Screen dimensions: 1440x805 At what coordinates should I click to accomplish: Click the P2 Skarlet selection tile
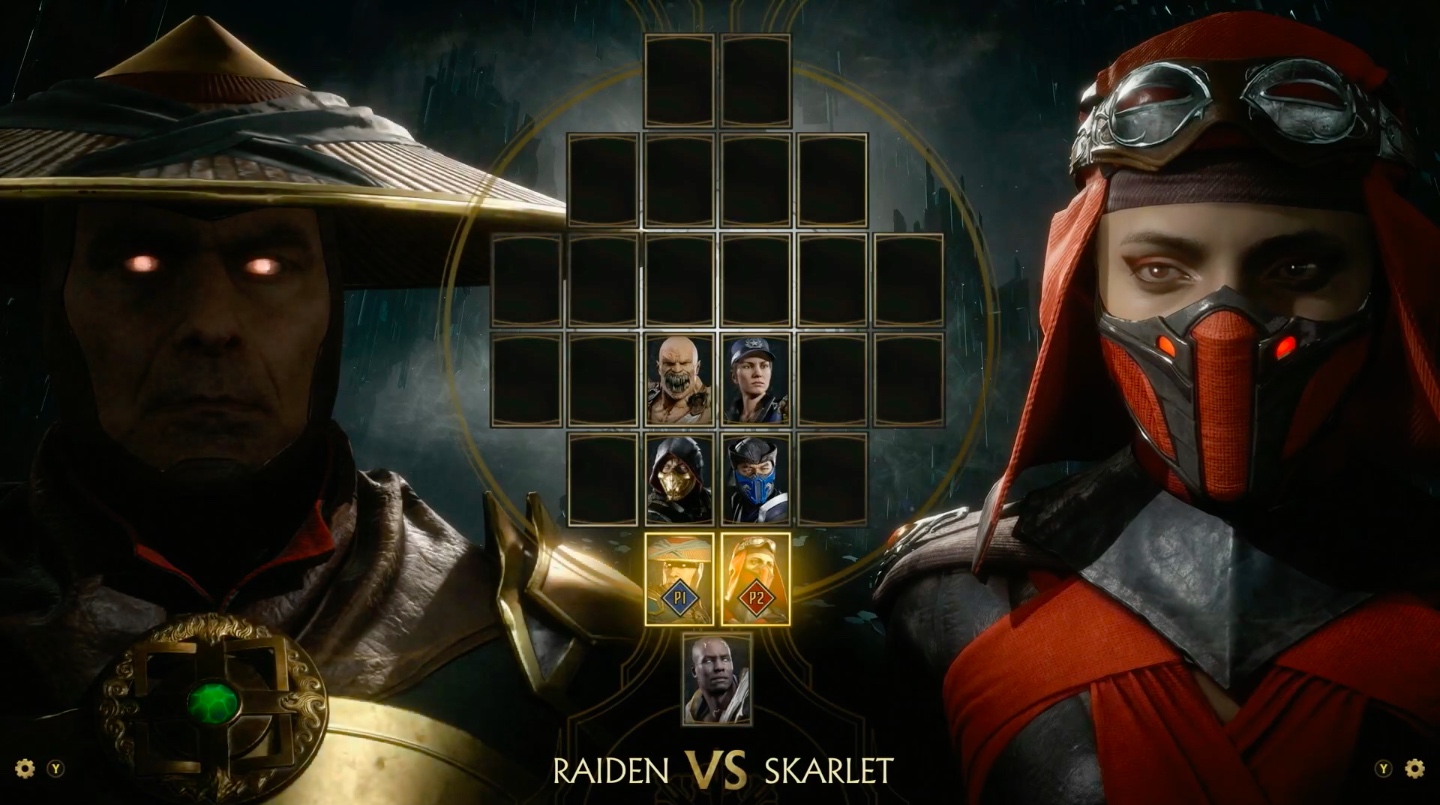(758, 580)
